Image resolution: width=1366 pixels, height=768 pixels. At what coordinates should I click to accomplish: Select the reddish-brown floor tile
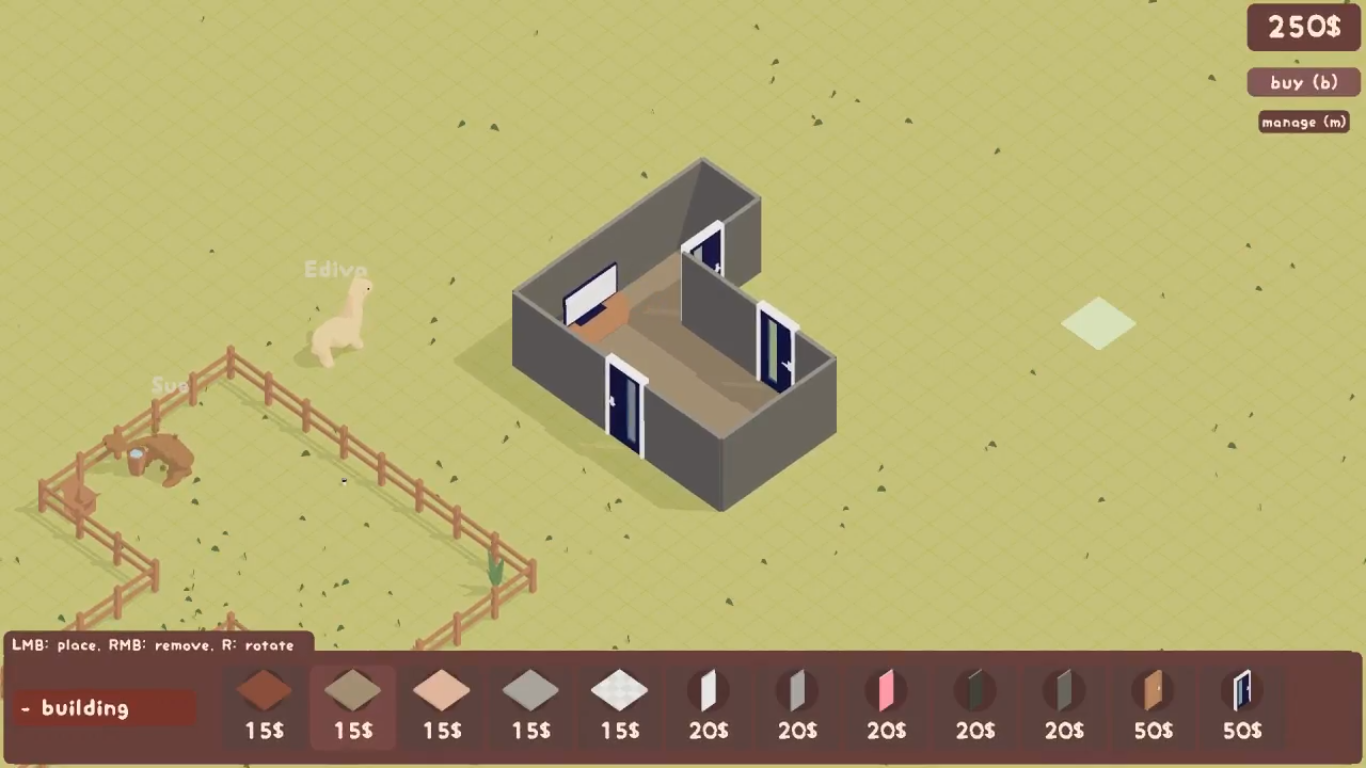click(264, 705)
